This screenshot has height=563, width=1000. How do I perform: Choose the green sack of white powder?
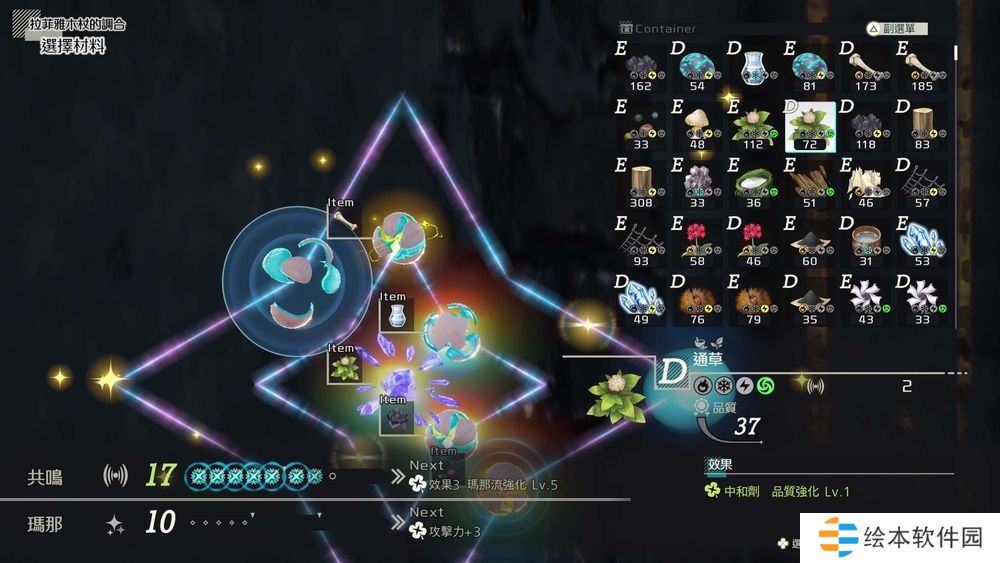point(753,184)
